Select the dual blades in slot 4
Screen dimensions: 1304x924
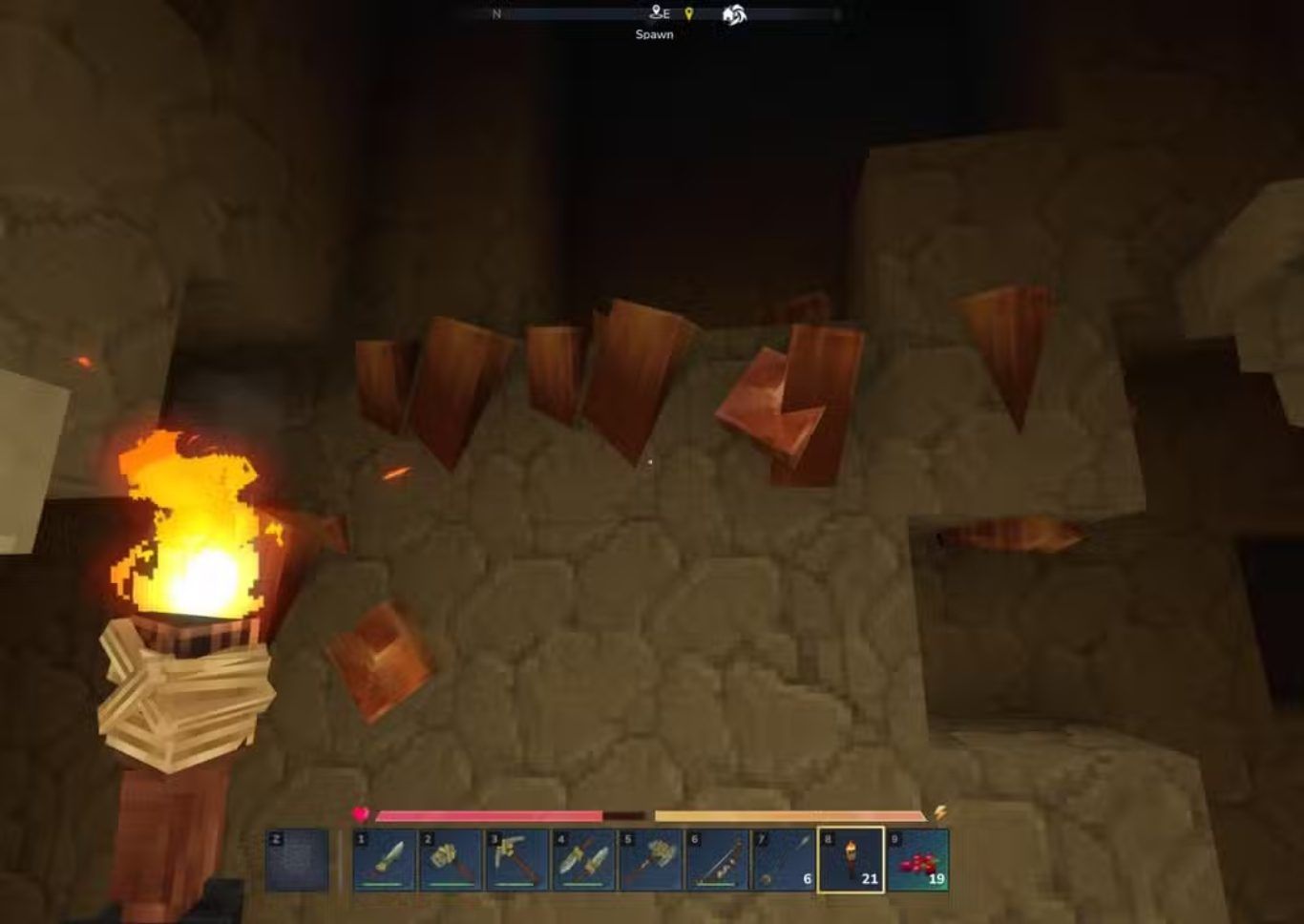pos(584,860)
